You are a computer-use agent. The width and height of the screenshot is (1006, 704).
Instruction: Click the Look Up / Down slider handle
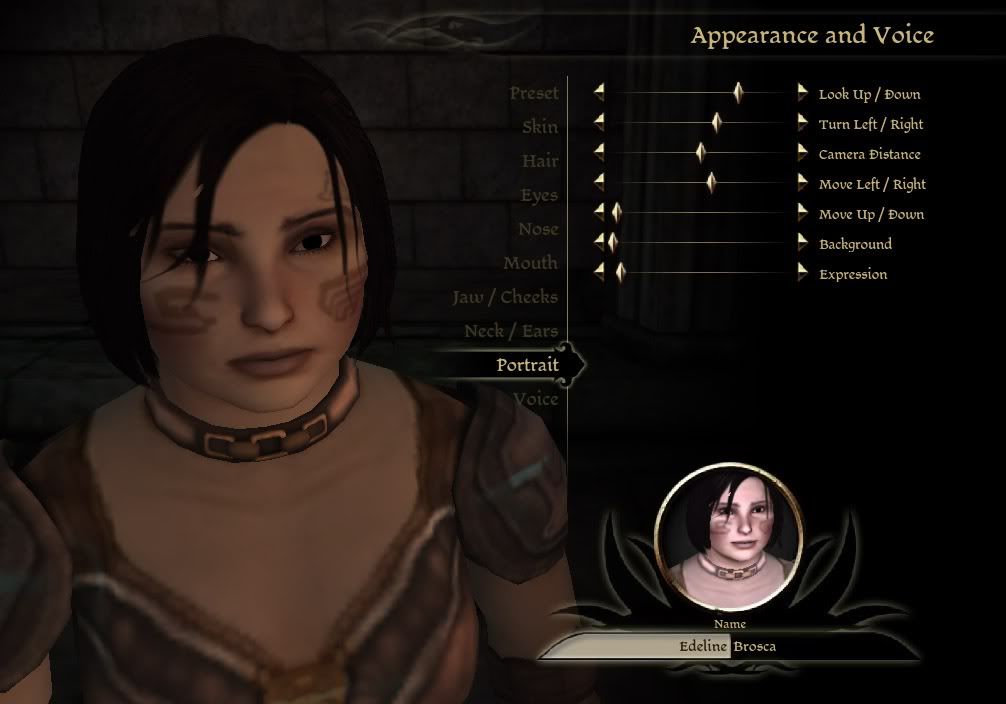pos(738,93)
